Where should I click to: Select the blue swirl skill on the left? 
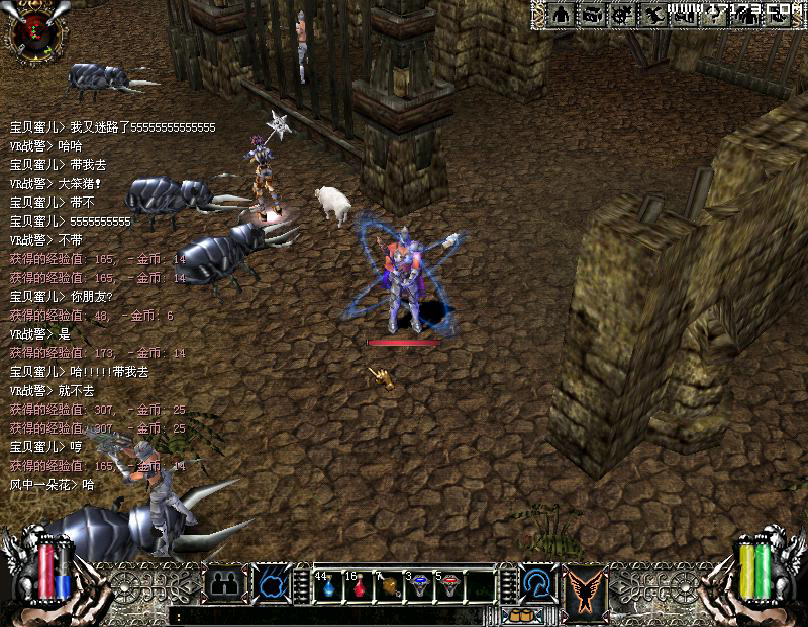tap(272, 584)
